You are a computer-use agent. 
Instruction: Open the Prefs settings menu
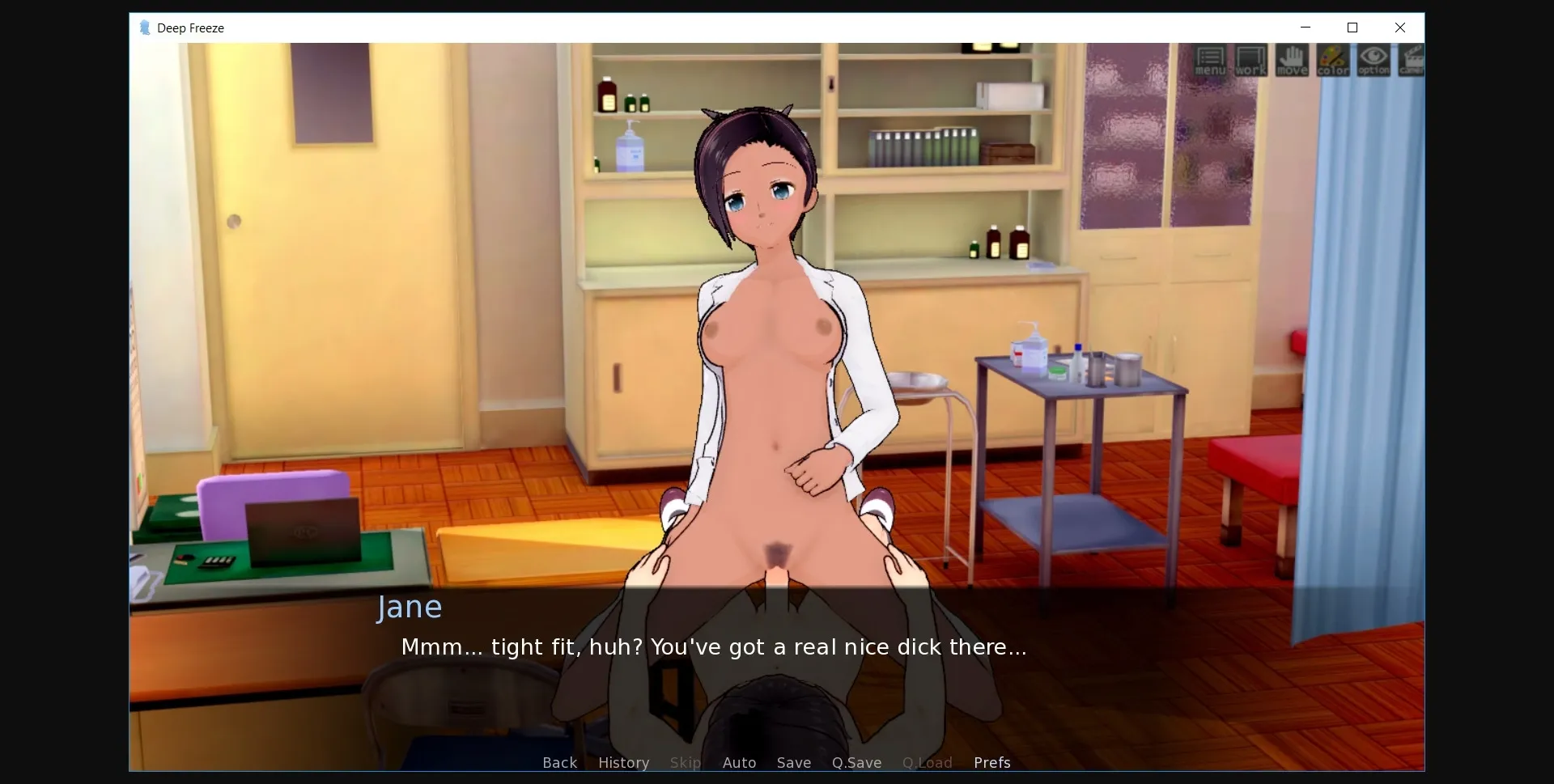tap(991, 762)
